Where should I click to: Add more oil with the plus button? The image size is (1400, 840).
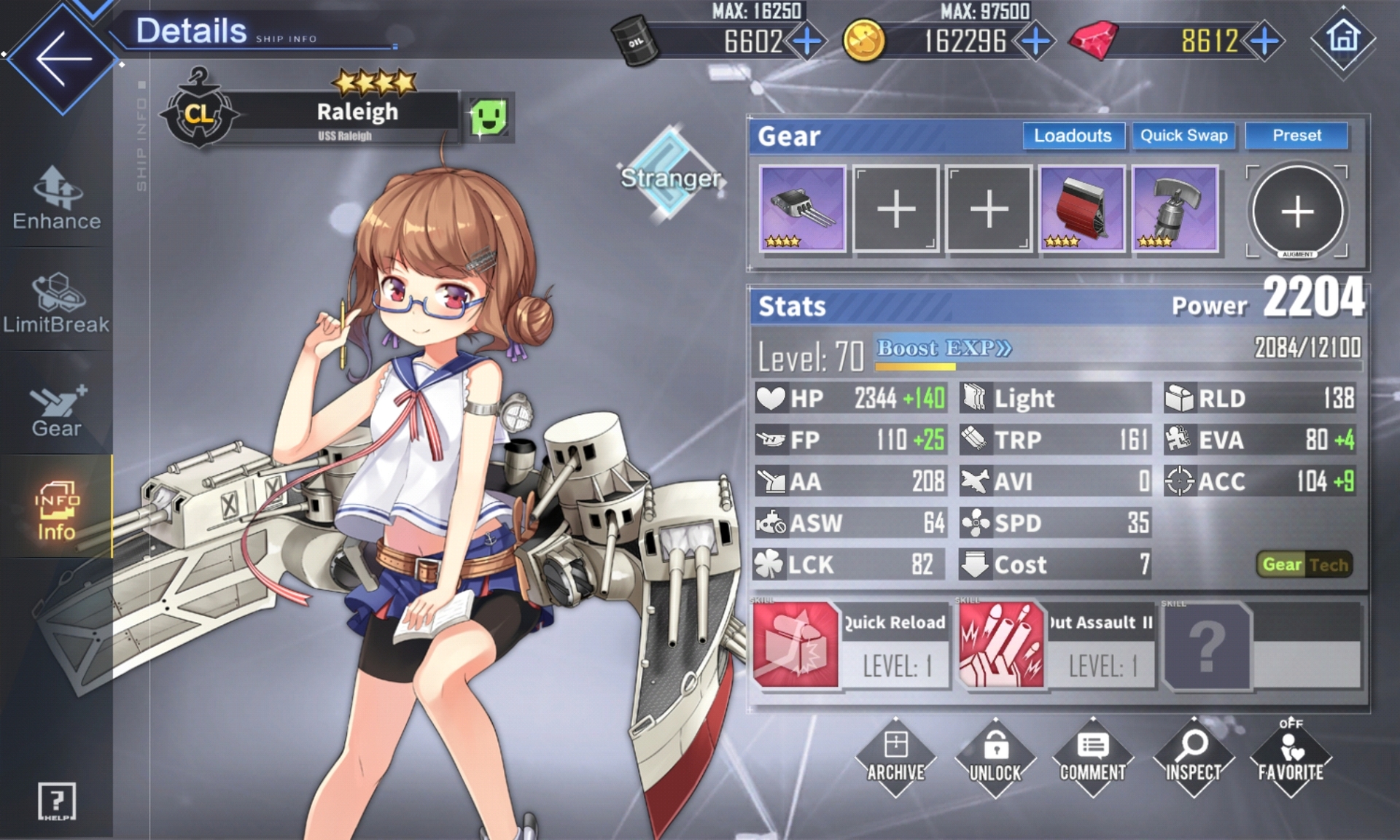point(806,41)
